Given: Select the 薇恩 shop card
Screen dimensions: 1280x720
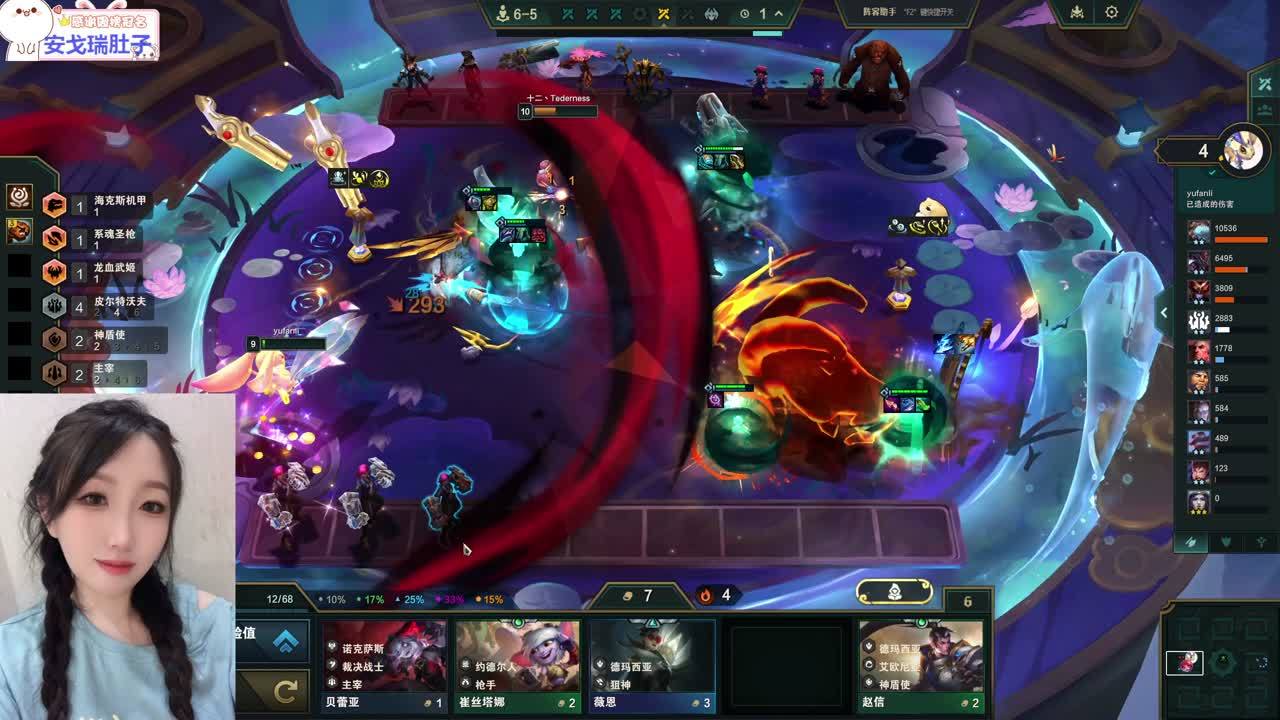Looking at the screenshot, I should [x=652, y=664].
